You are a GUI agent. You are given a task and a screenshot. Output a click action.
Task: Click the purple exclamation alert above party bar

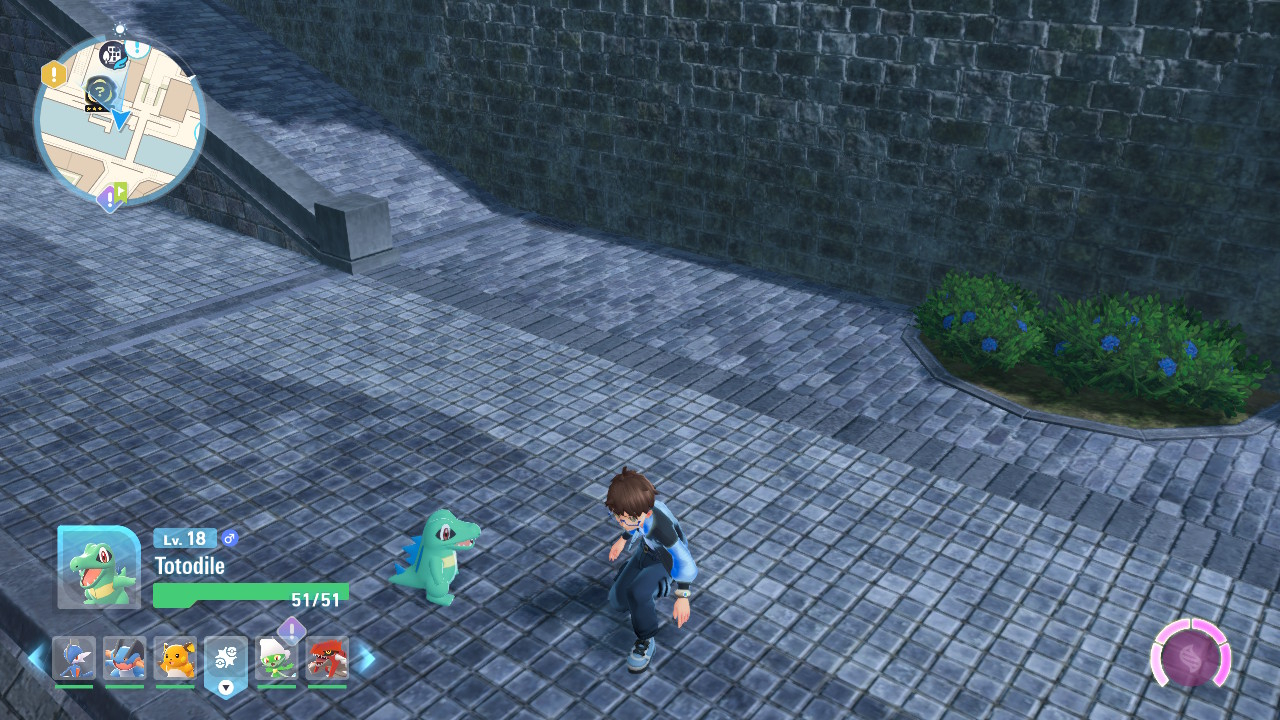click(291, 629)
